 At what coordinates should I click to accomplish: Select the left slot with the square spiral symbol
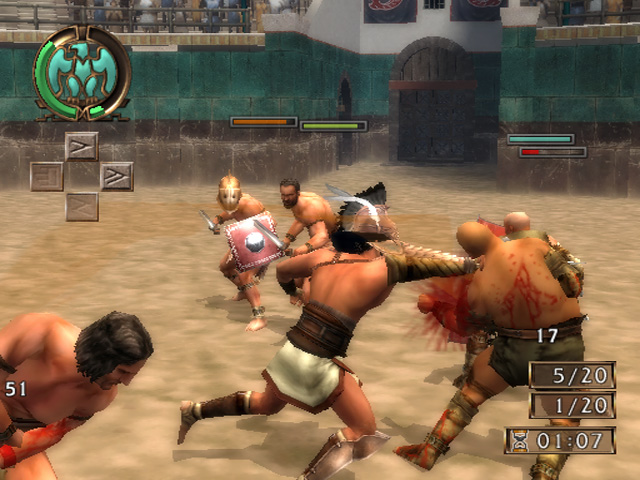click(47, 176)
